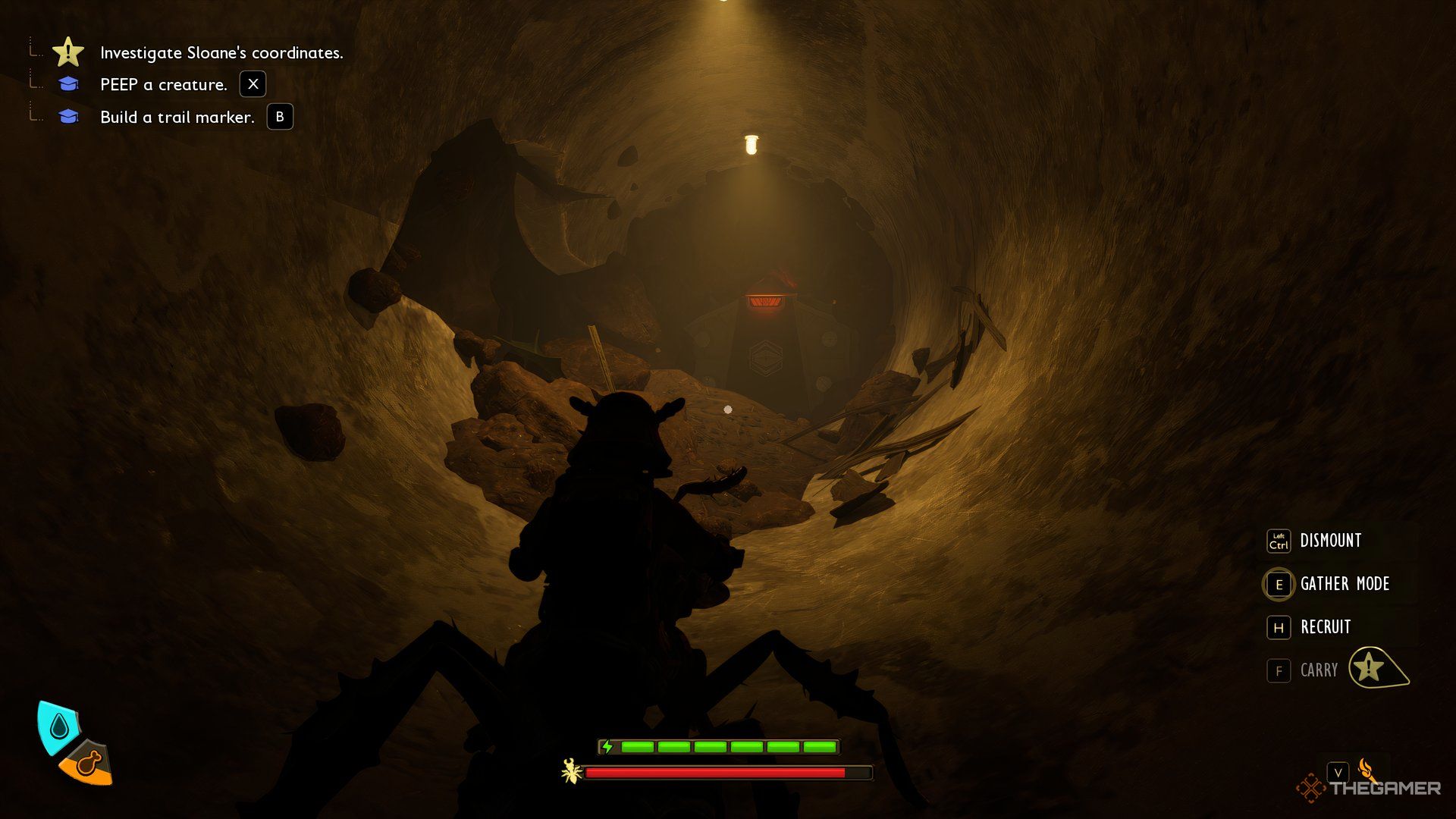
Task: Select the PEEP a creature objective
Action: 163,85
